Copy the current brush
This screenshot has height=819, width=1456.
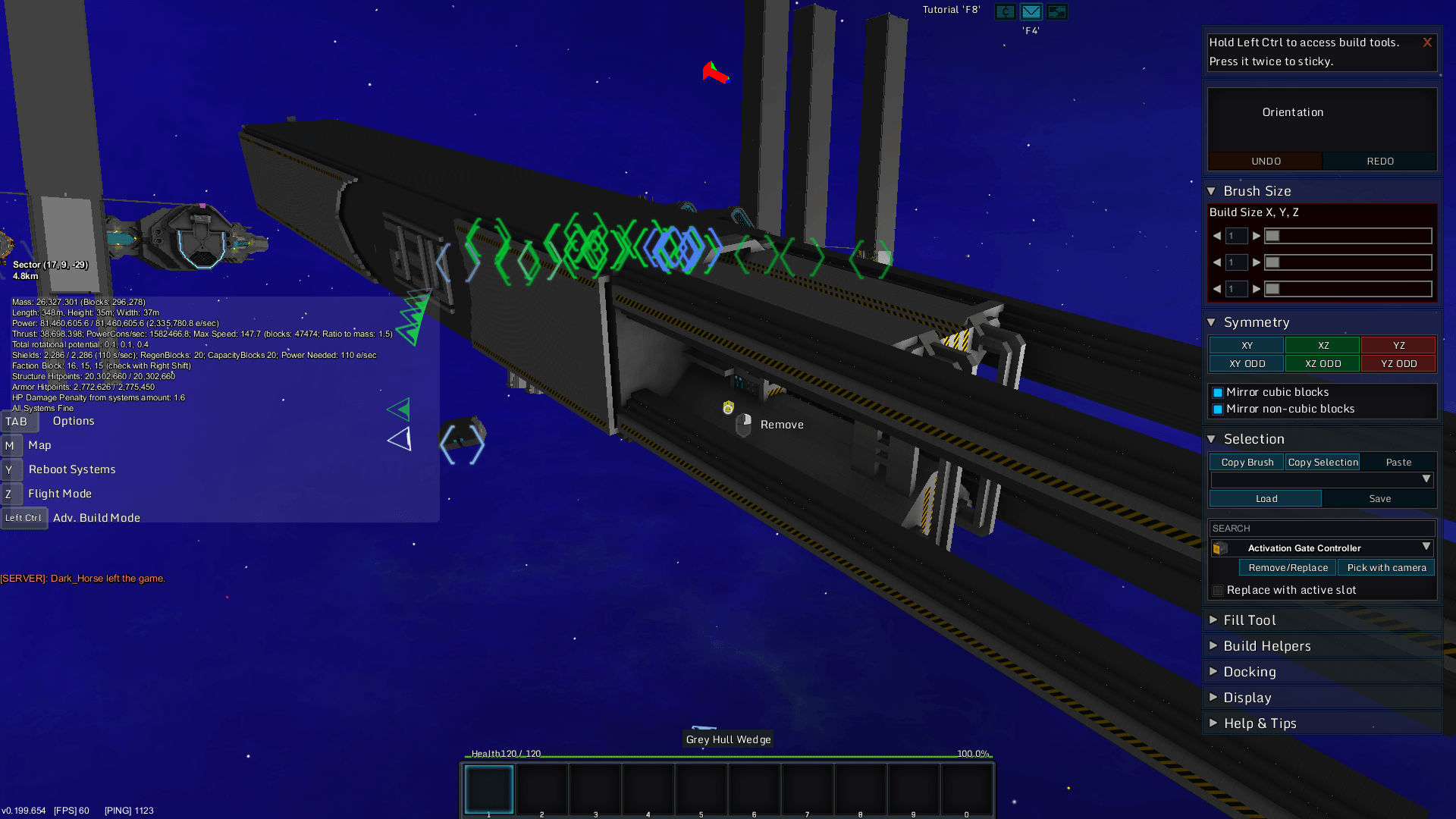[1247, 463]
